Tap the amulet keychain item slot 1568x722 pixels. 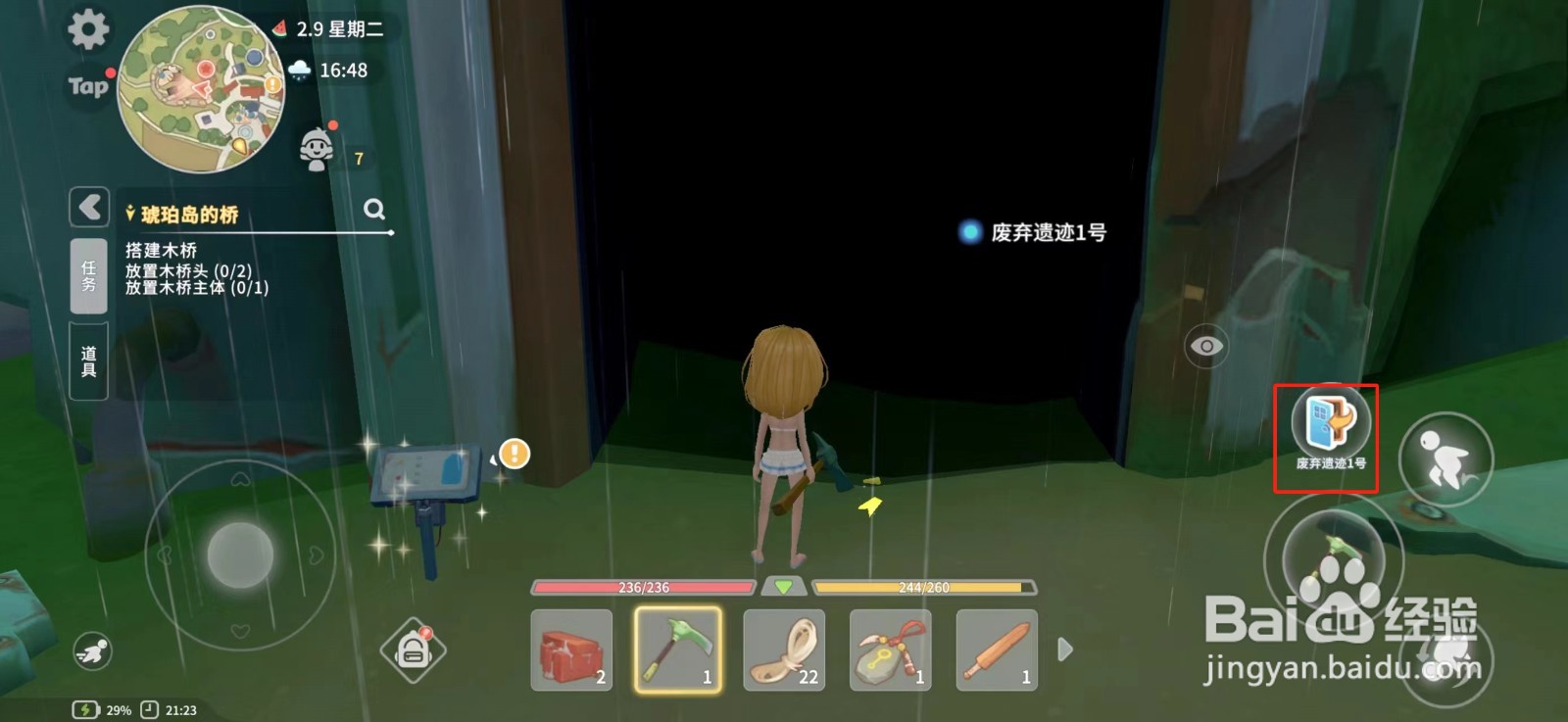(x=890, y=650)
